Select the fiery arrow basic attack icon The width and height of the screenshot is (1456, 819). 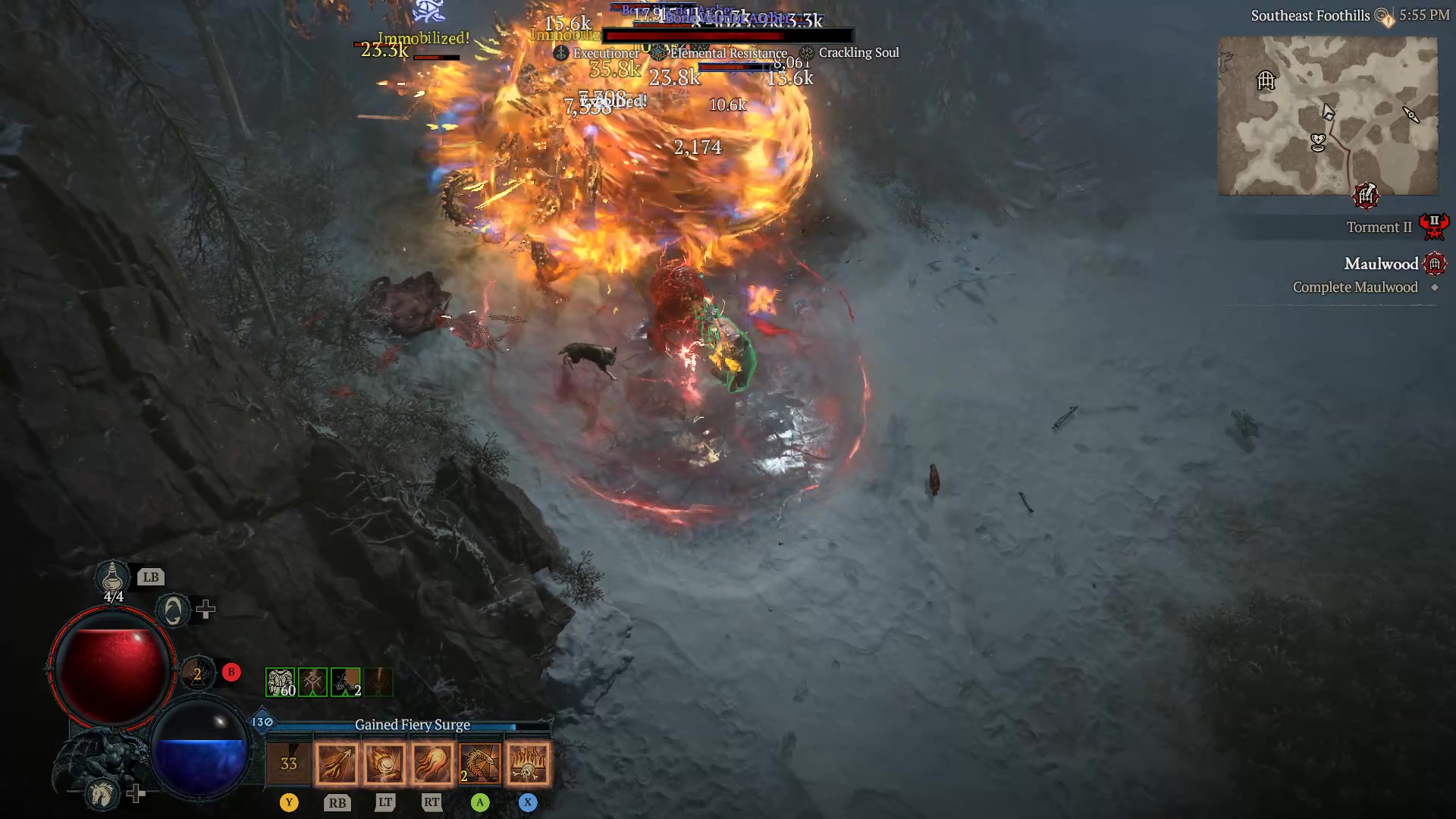337,762
